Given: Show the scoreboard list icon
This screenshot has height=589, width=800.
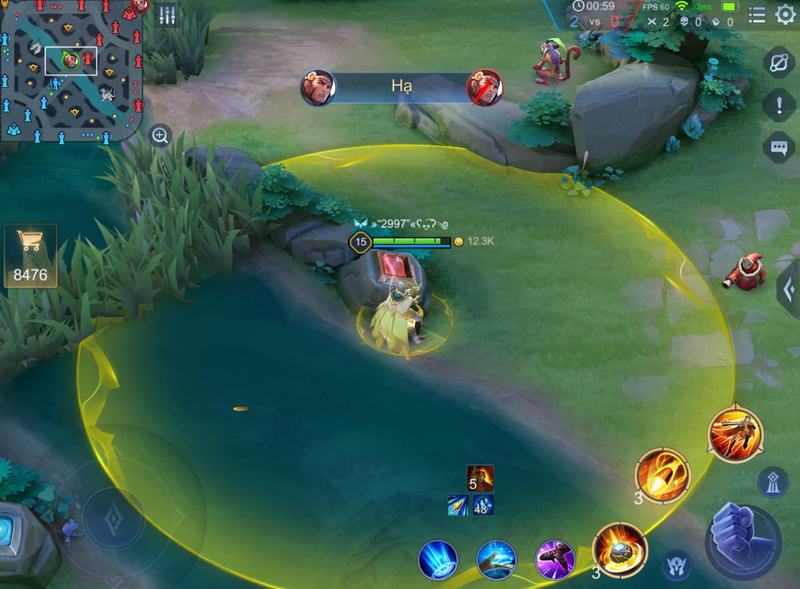Looking at the screenshot, I should pos(757,14).
